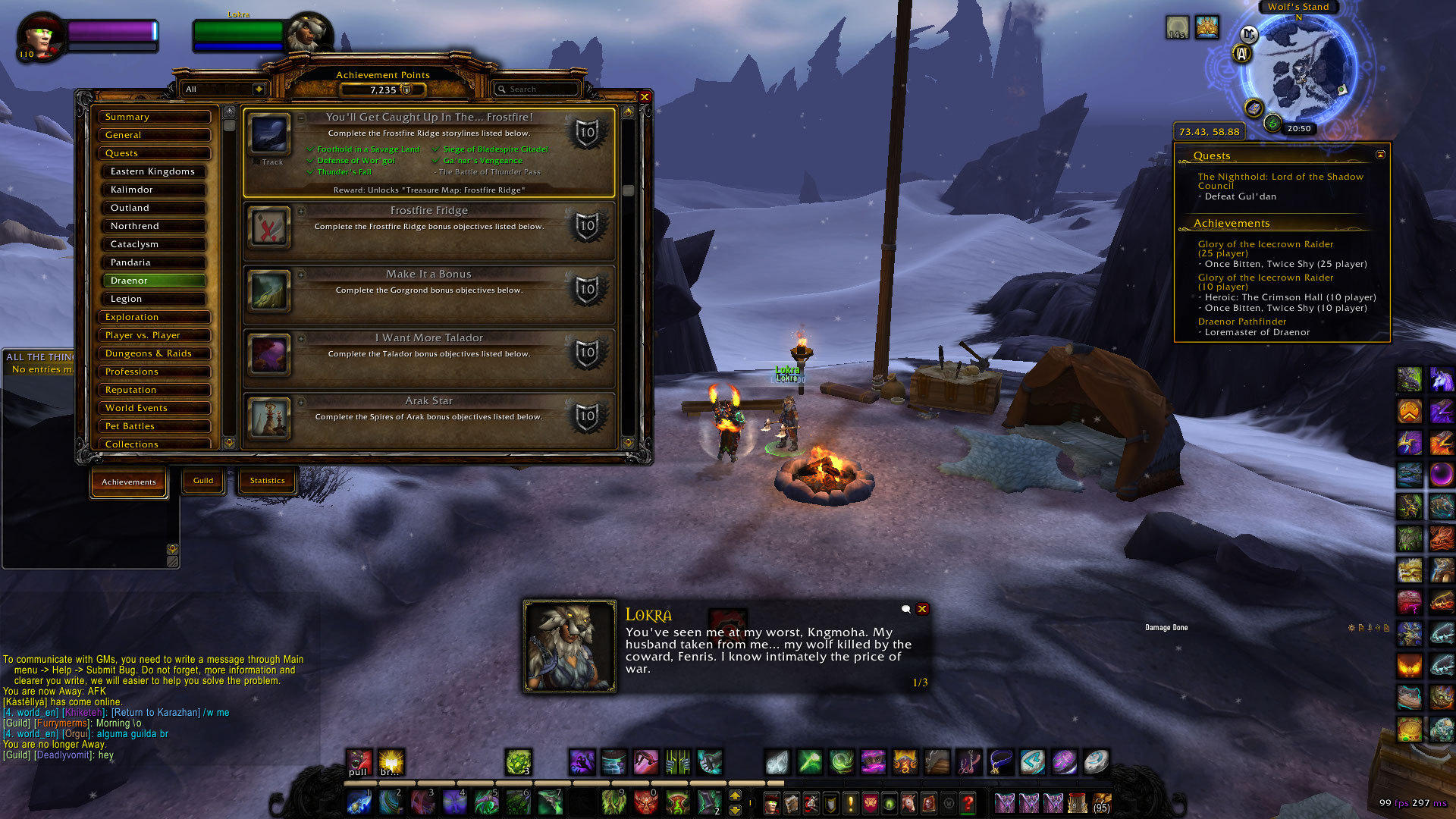Open the Dungeons & Raids category
1456x819 pixels.
[155, 353]
